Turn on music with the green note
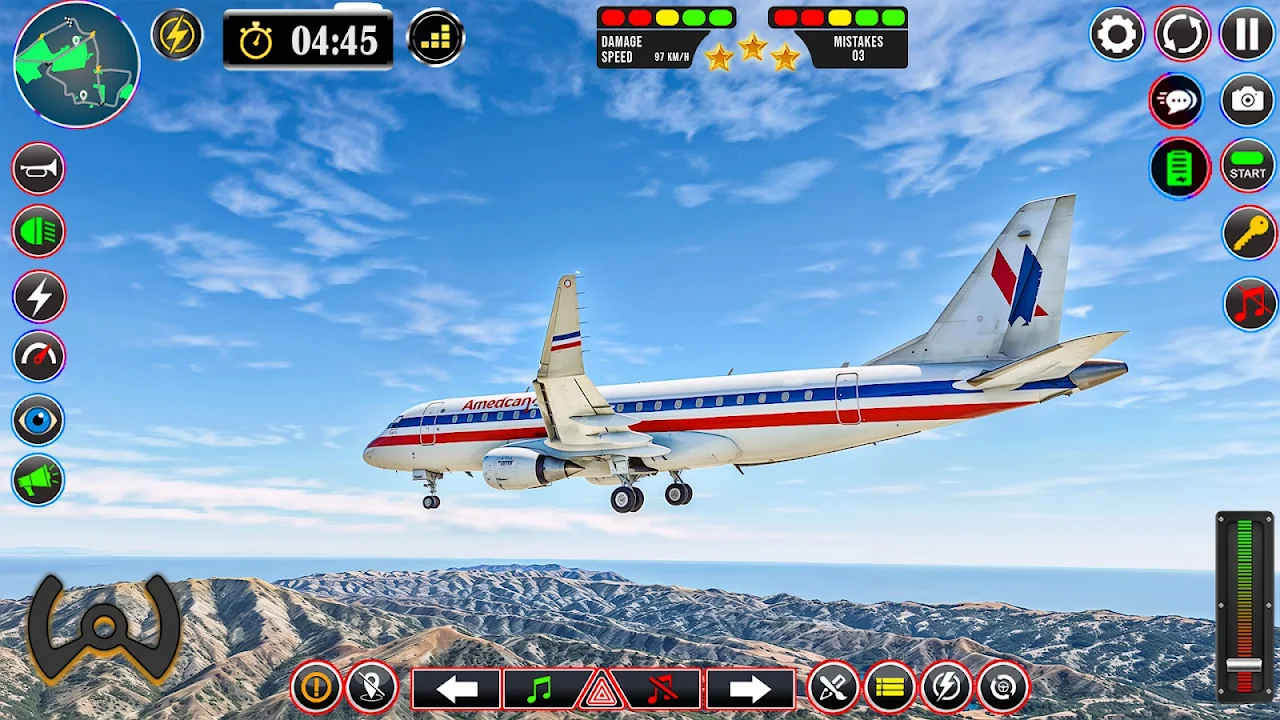The height and width of the screenshot is (720, 1280). click(540, 689)
